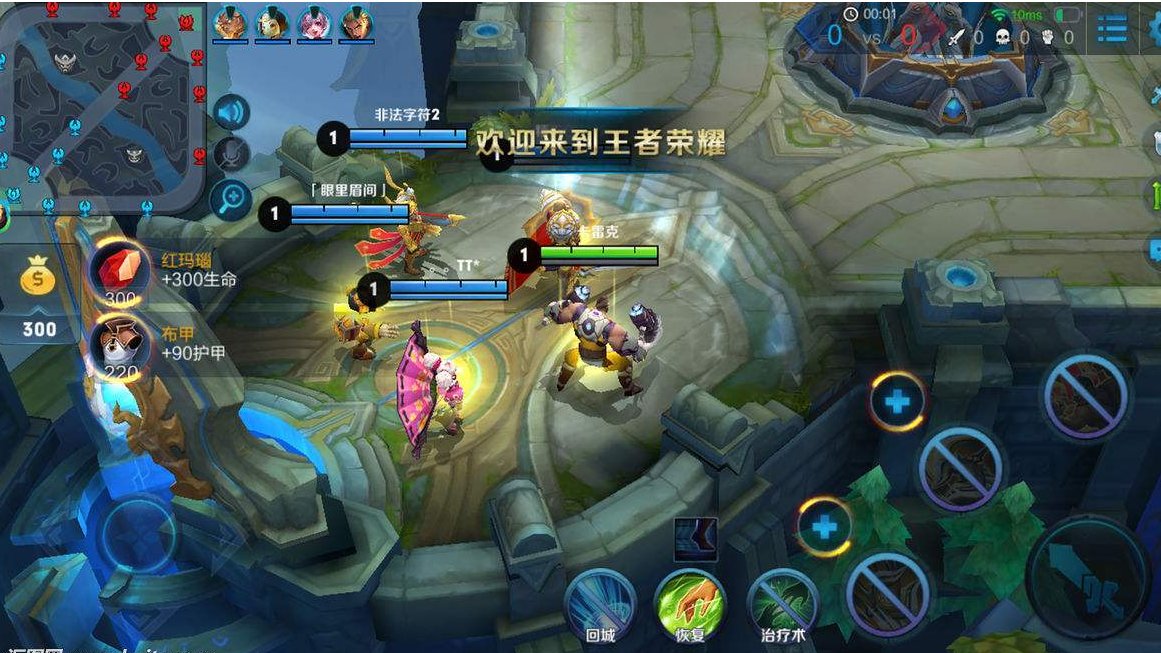Open the scoreboard list icon
This screenshot has height=653, width=1161.
pos(1112,30)
